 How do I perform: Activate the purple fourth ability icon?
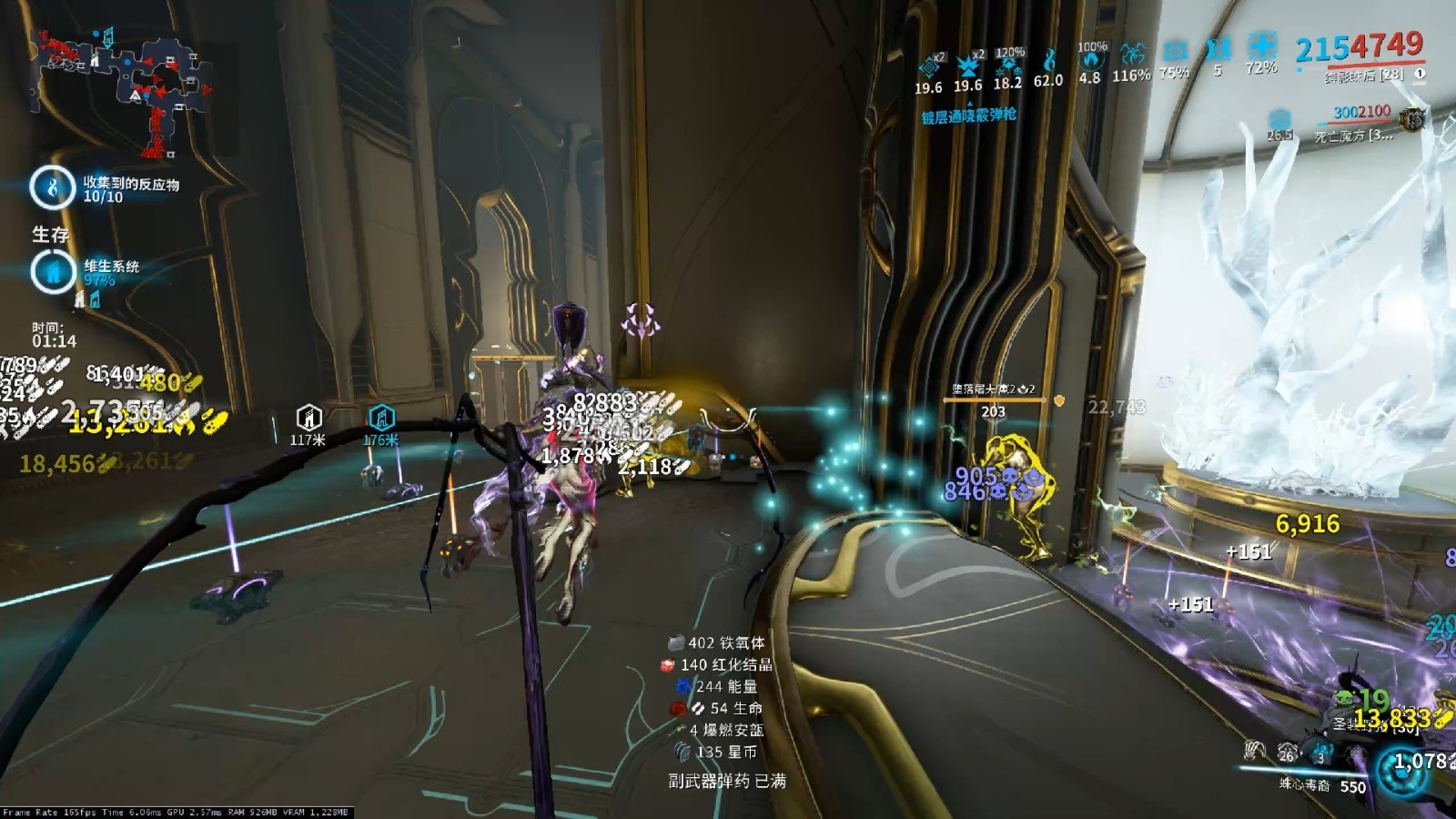pyautogui.click(x=1356, y=753)
